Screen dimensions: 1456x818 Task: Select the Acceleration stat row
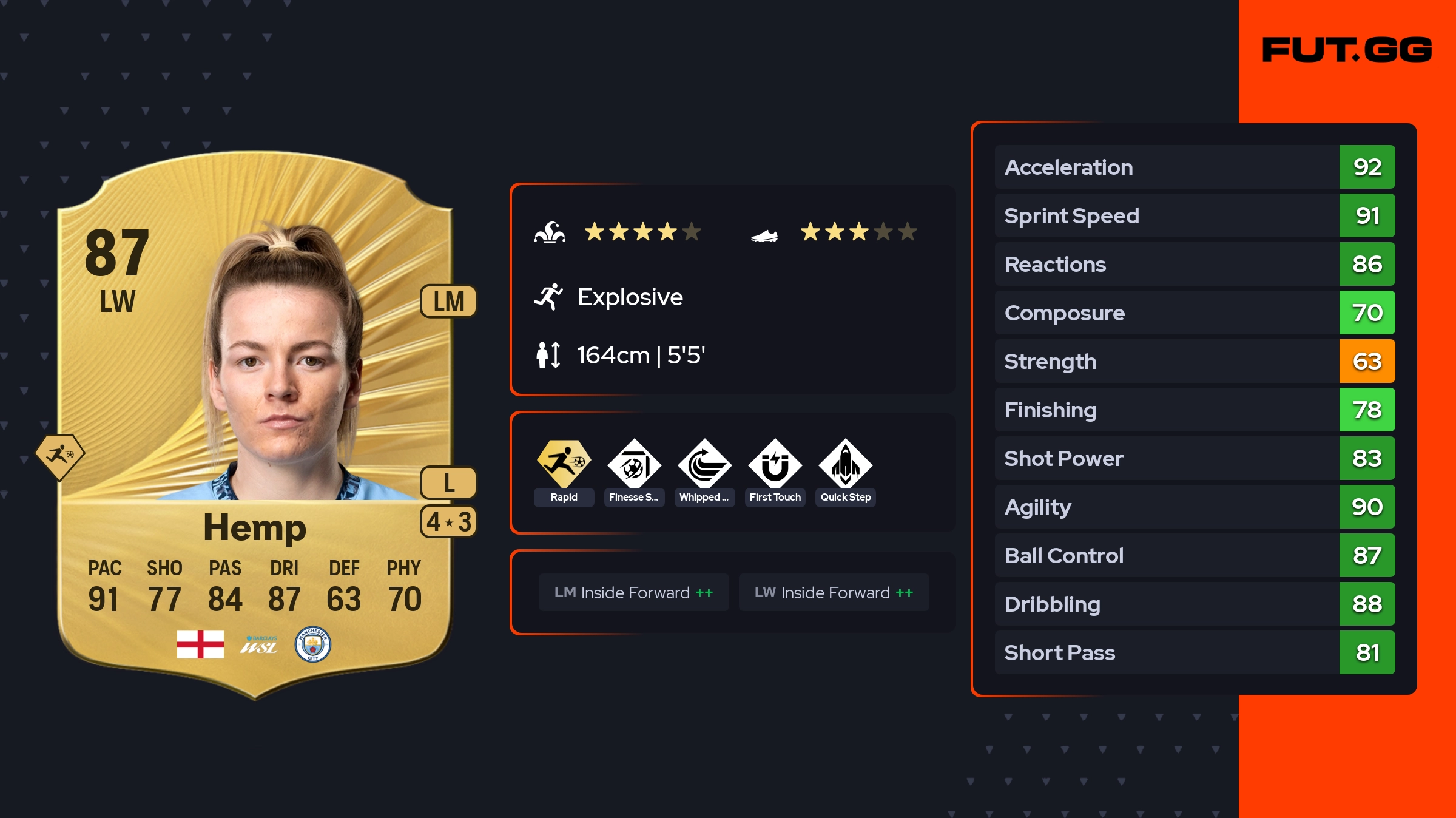pos(1194,167)
